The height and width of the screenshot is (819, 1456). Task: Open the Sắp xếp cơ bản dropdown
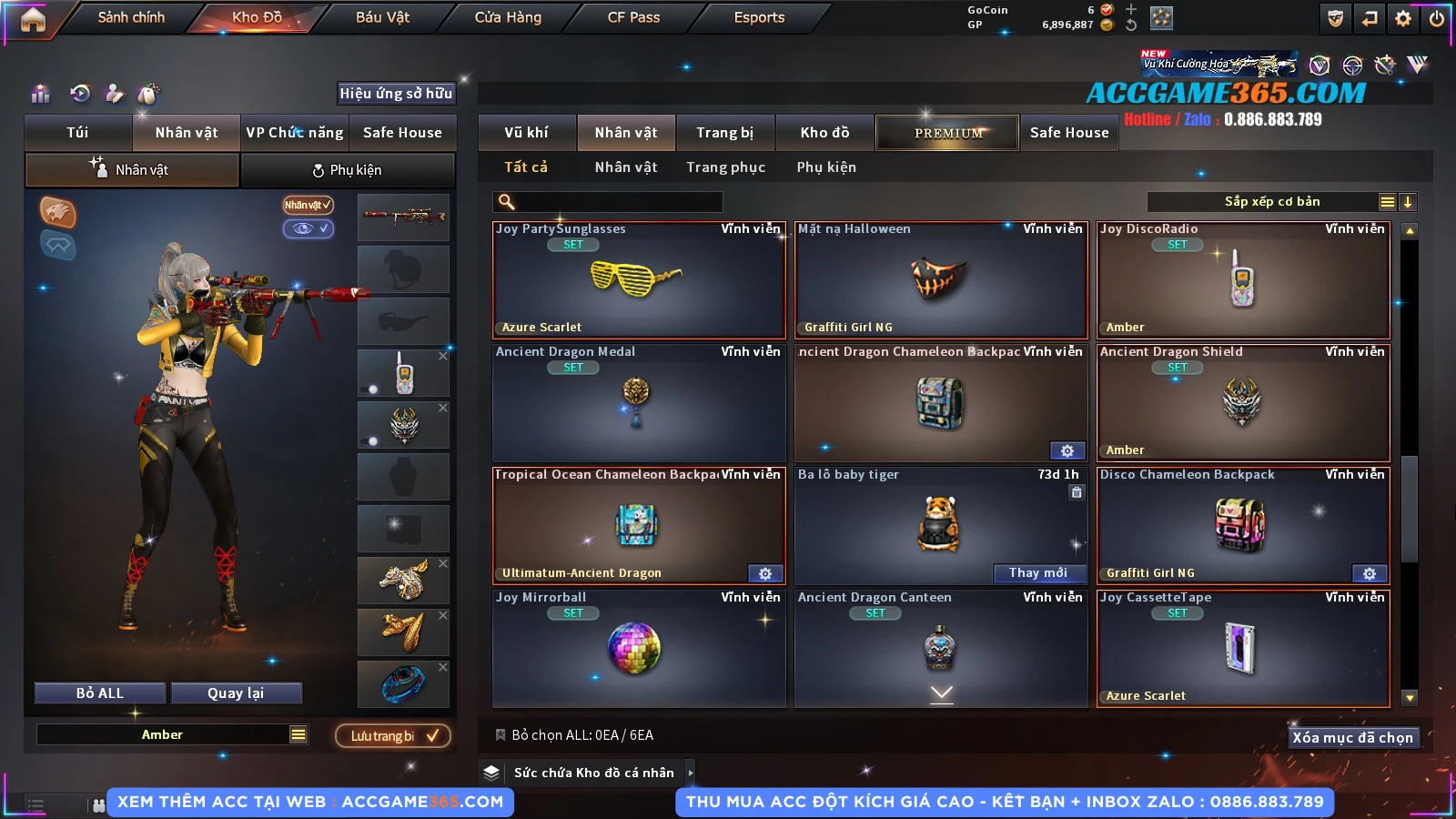(x=1271, y=202)
